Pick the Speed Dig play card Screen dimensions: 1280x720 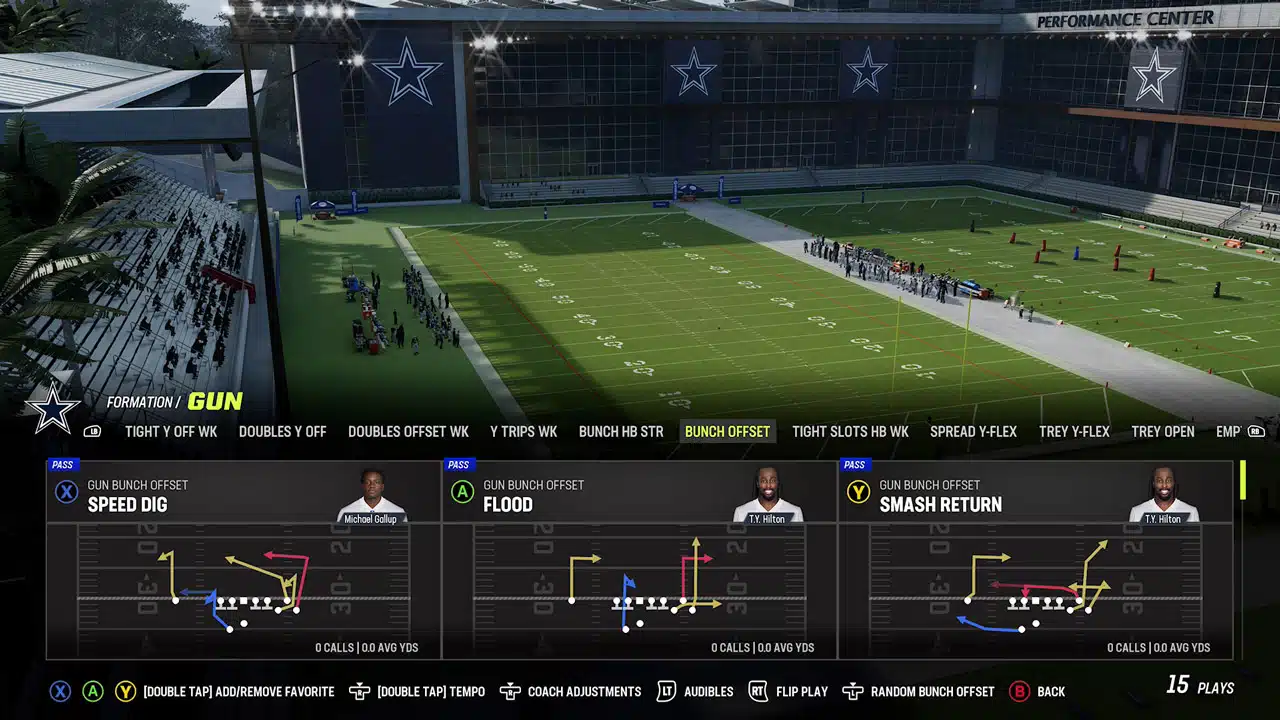[x=243, y=559]
